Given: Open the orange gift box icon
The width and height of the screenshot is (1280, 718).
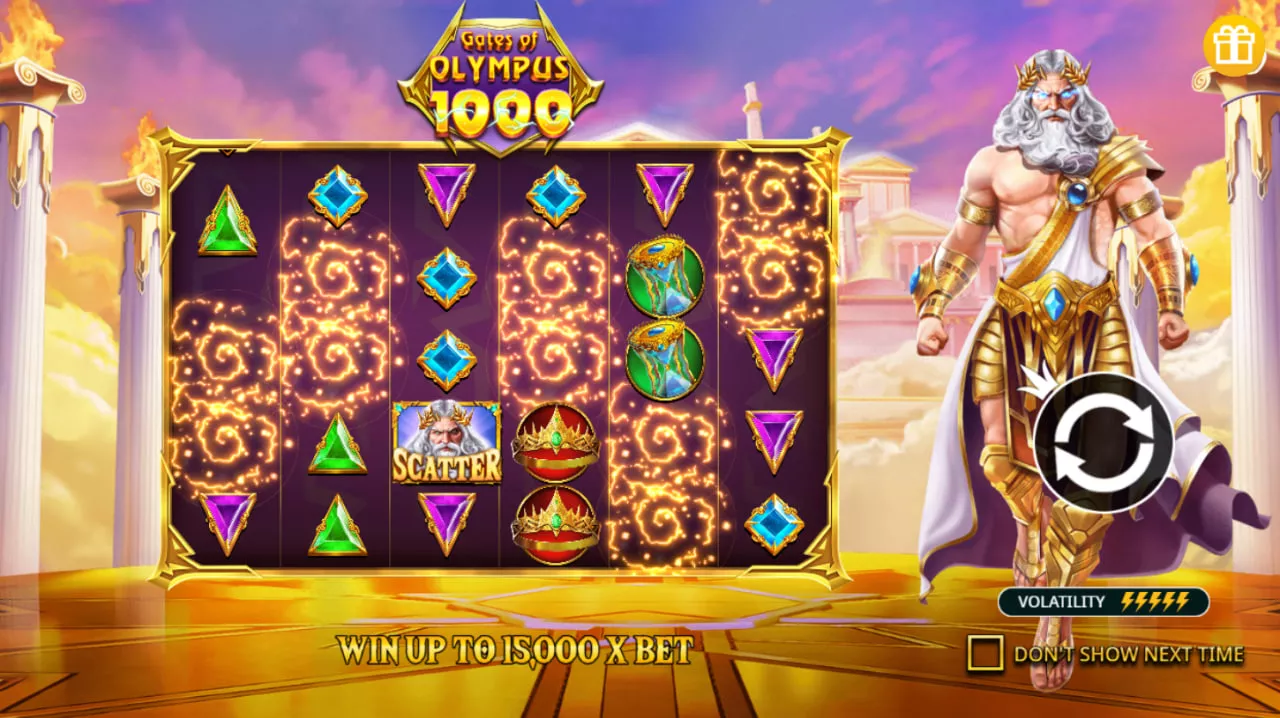Looking at the screenshot, I should (x=1233, y=45).
